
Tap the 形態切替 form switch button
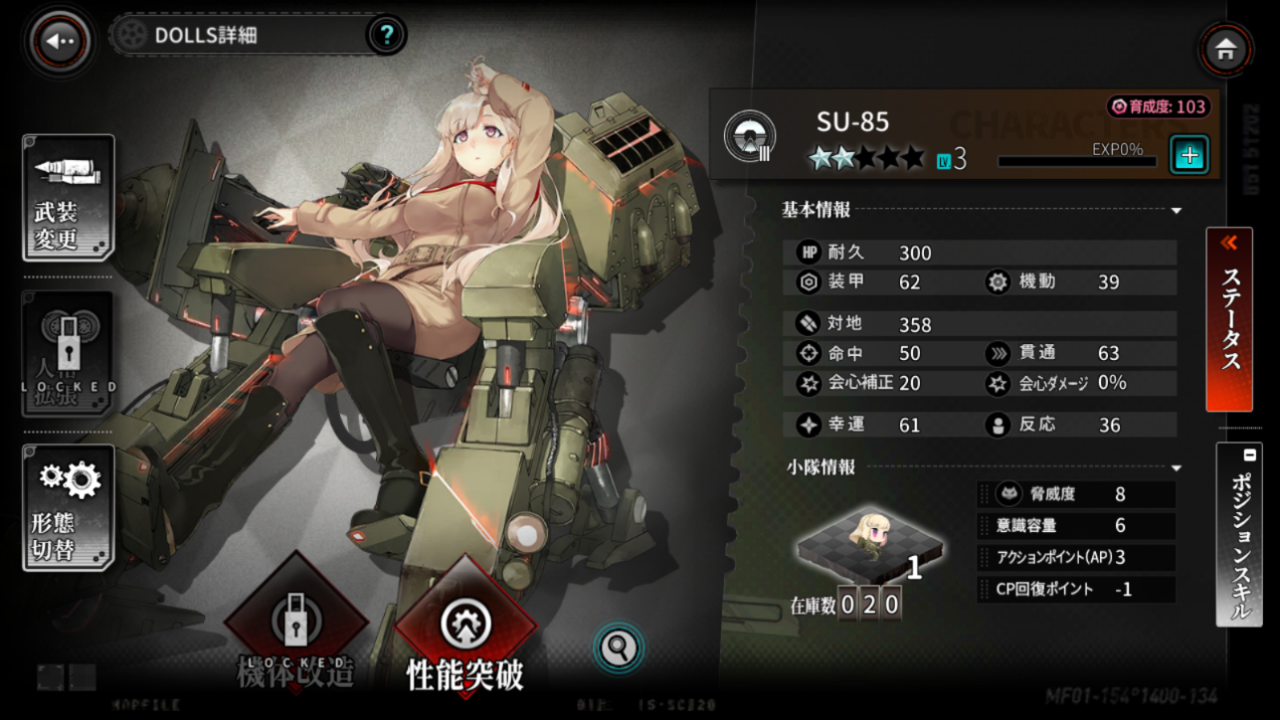click(68, 507)
